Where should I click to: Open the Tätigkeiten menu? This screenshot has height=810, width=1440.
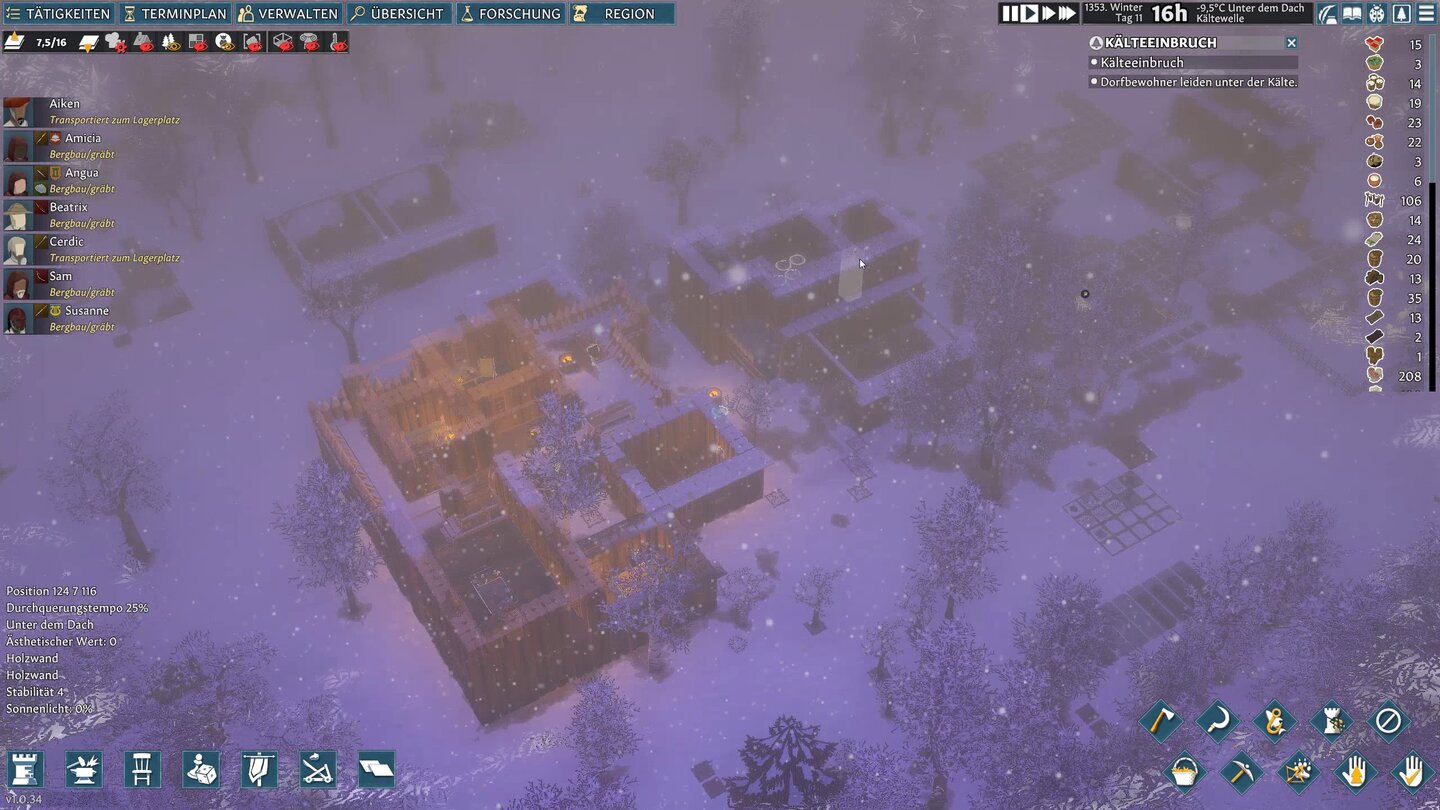pyautogui.click(x=57, y=14)
